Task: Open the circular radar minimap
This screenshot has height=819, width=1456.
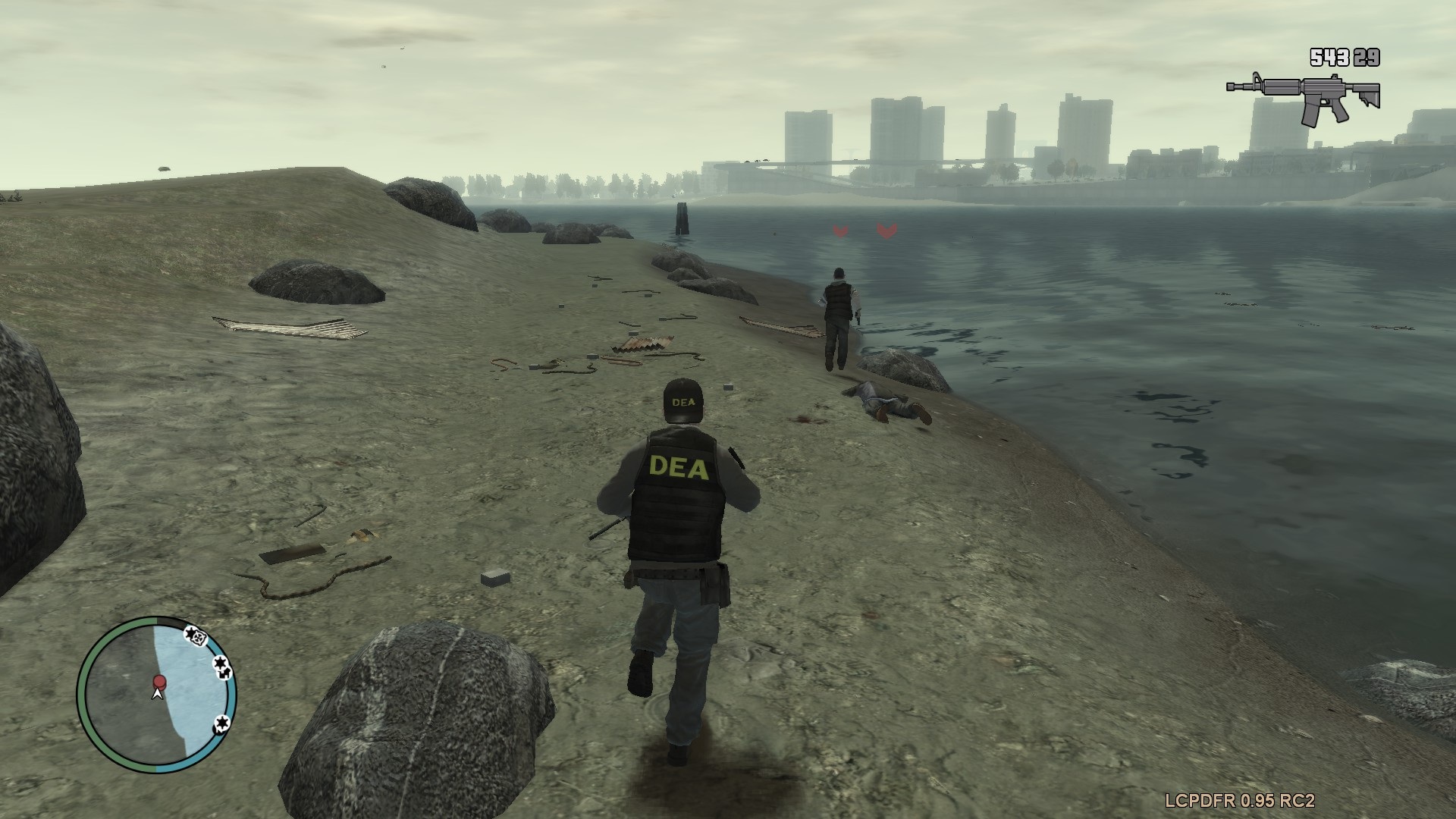Action: 157,694
